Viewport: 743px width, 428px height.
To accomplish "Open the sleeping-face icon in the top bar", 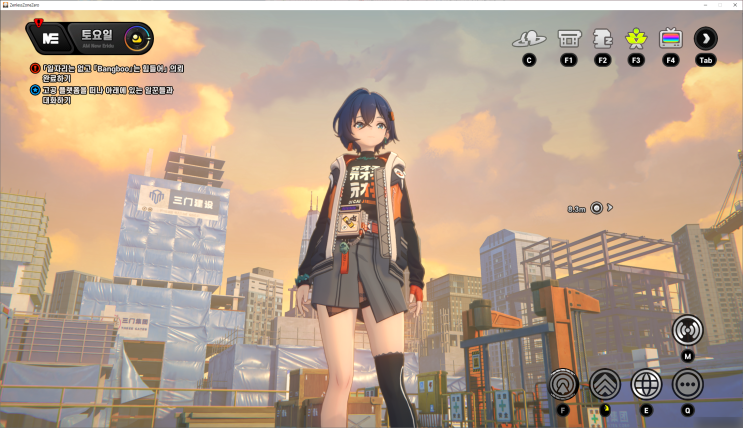I will point(602,39).
